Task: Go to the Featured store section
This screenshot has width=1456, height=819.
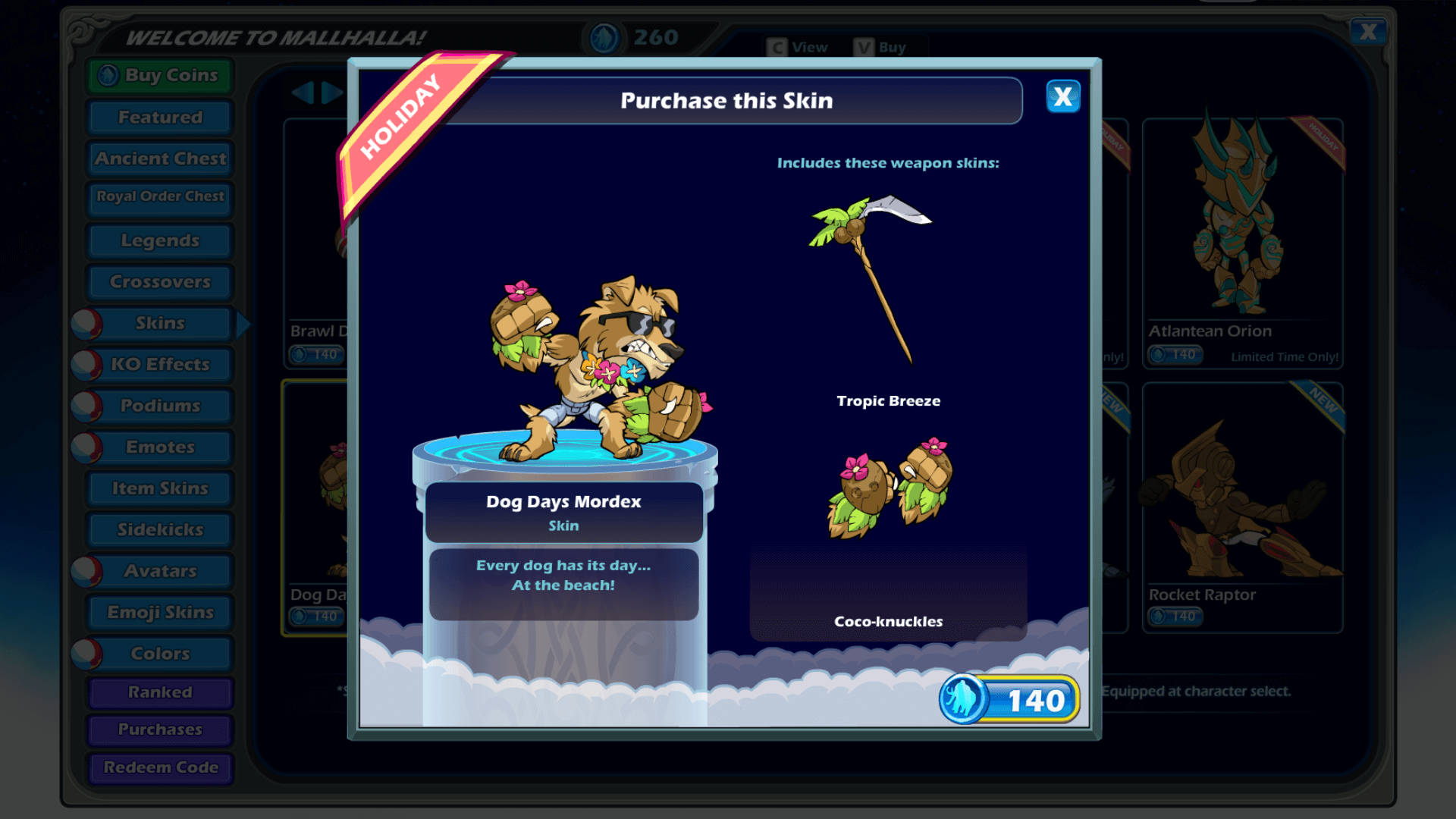Action: tap(160, 118)
